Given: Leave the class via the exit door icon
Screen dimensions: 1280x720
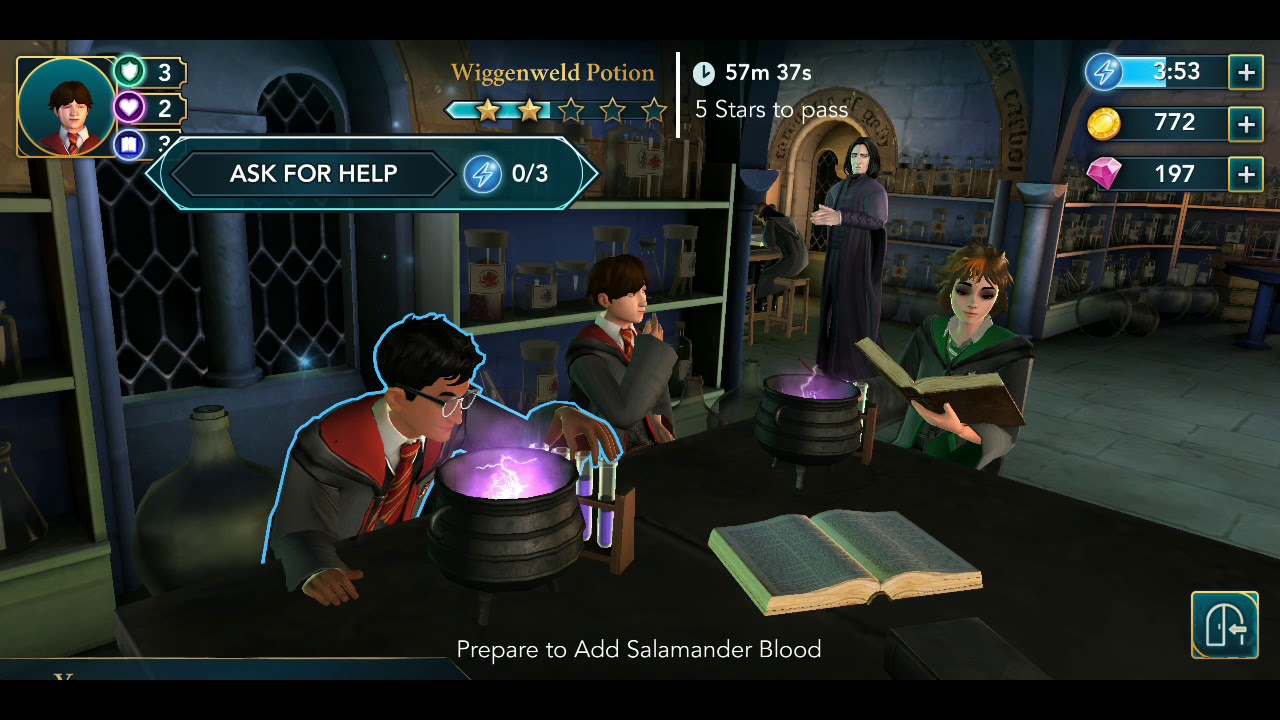Looking at the screenshot, I should pos(1224,625).
